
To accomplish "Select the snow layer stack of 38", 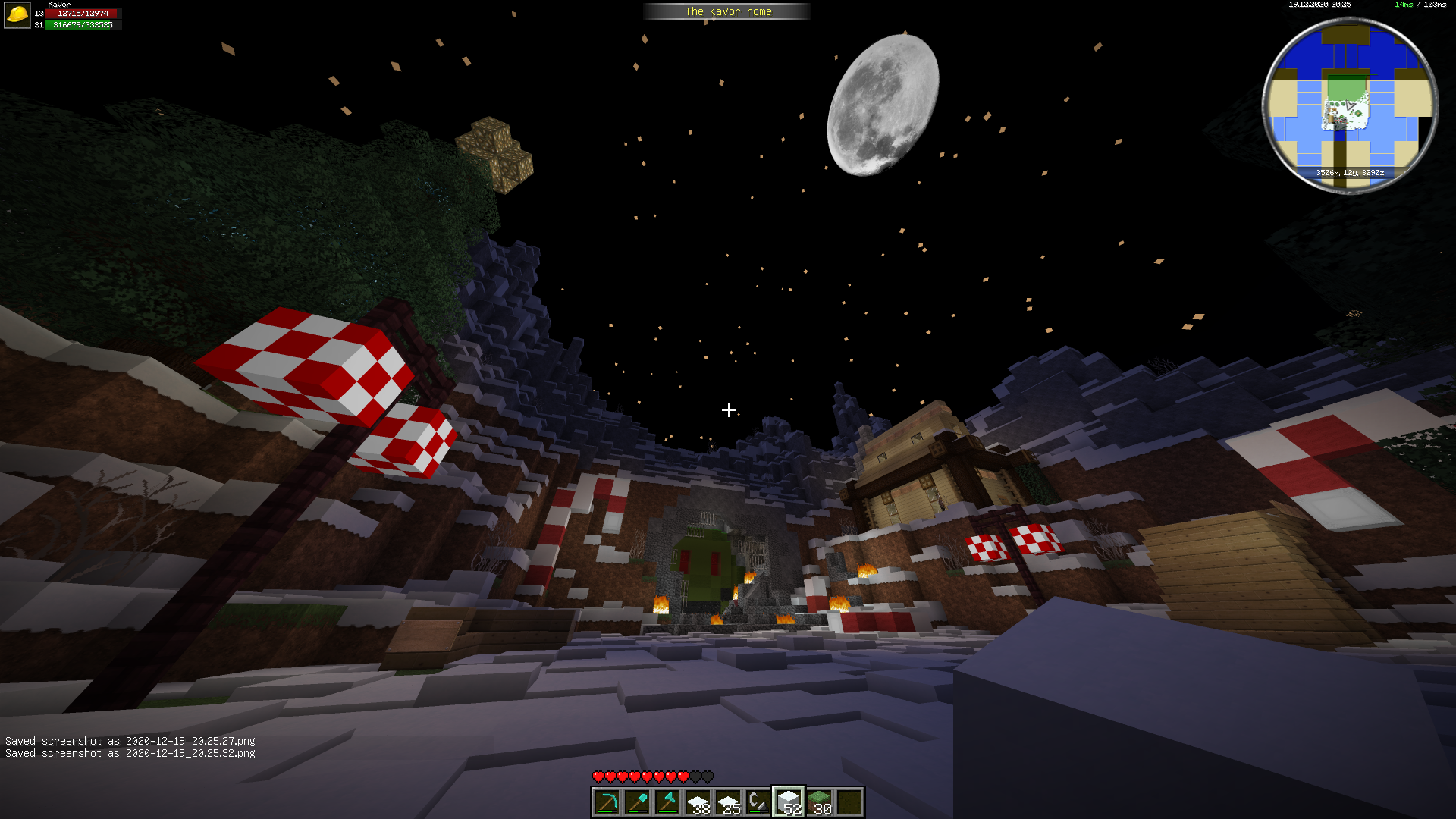I will click(698, 802).
